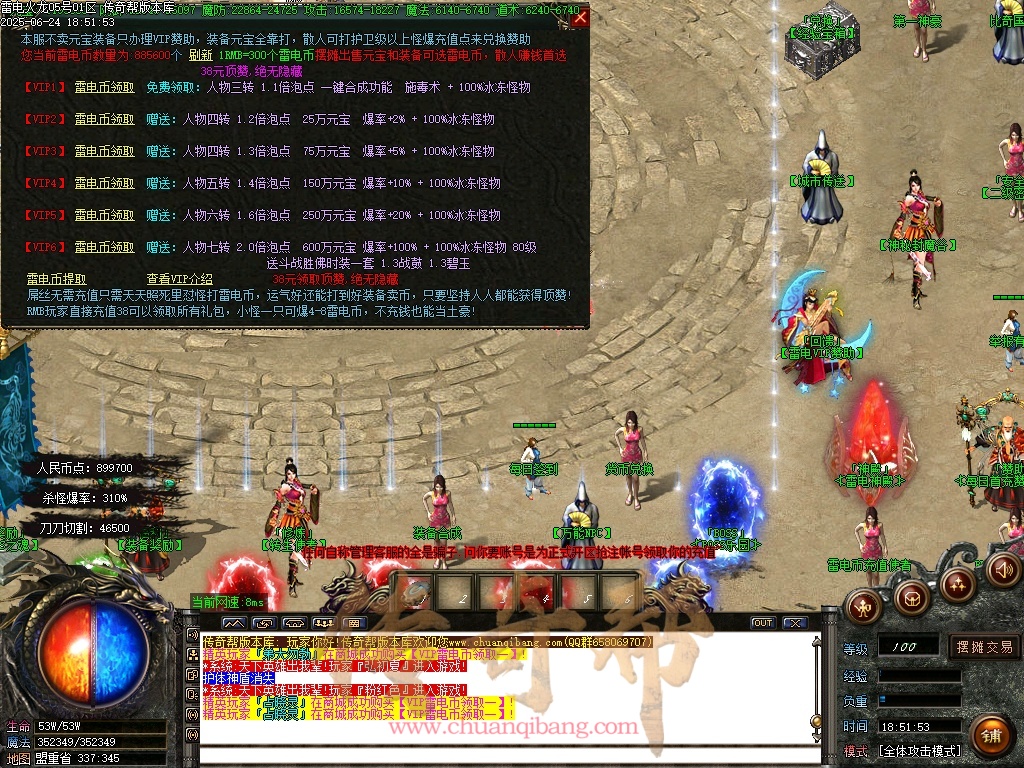Claim the VIP6 雷电币领取 reward
Screen dimensions: 1024x768
pyautogui.click(x=104, y=247)
